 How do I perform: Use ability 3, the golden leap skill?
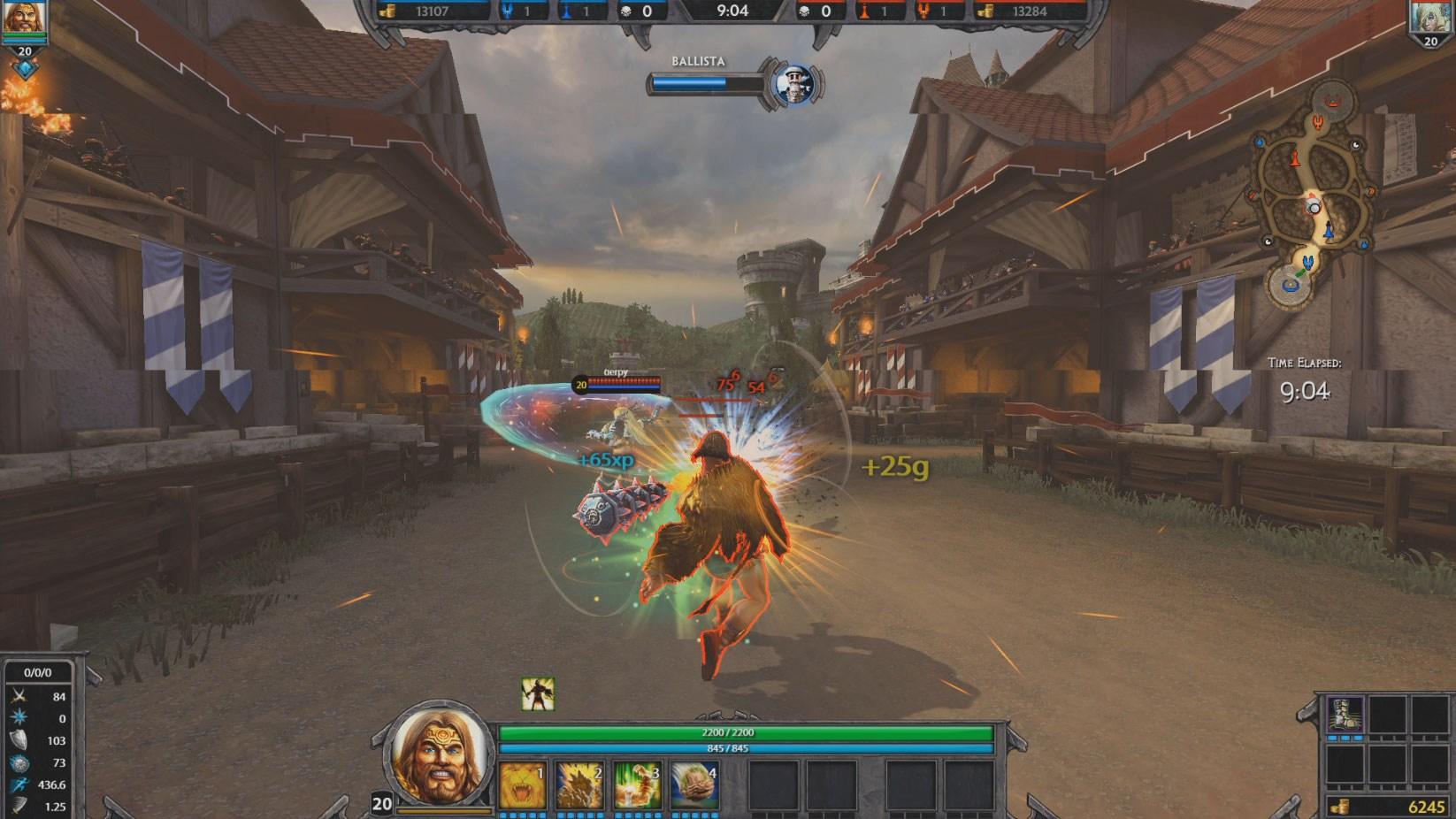[639, 784]
